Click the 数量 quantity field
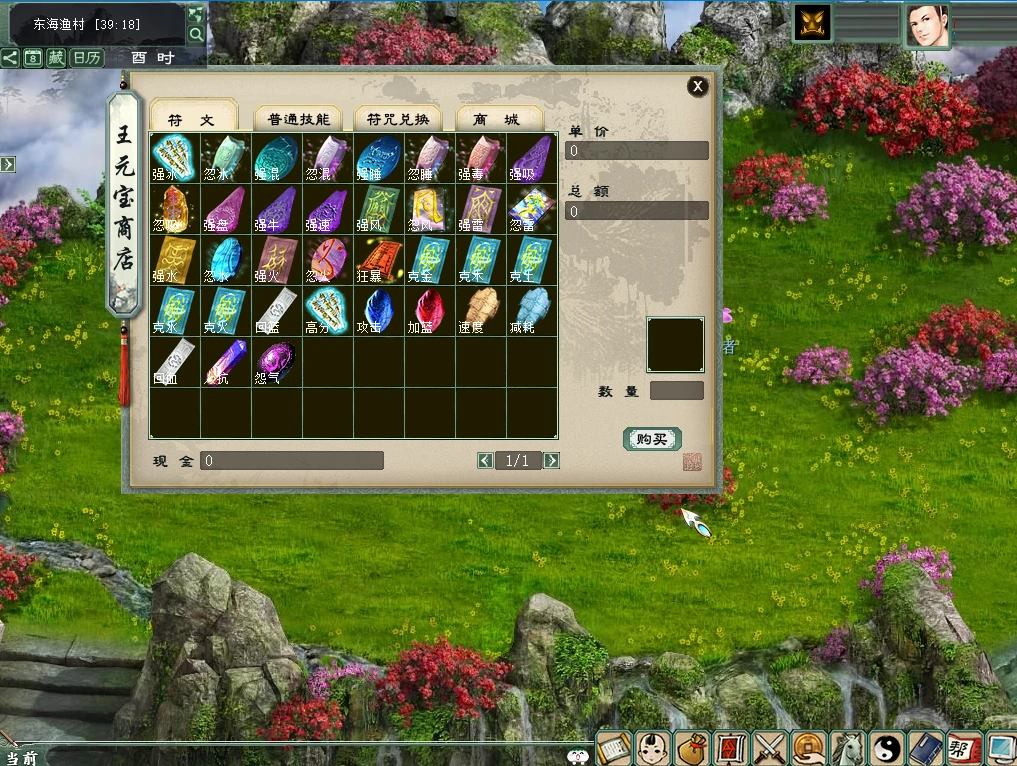 (677, 391)
